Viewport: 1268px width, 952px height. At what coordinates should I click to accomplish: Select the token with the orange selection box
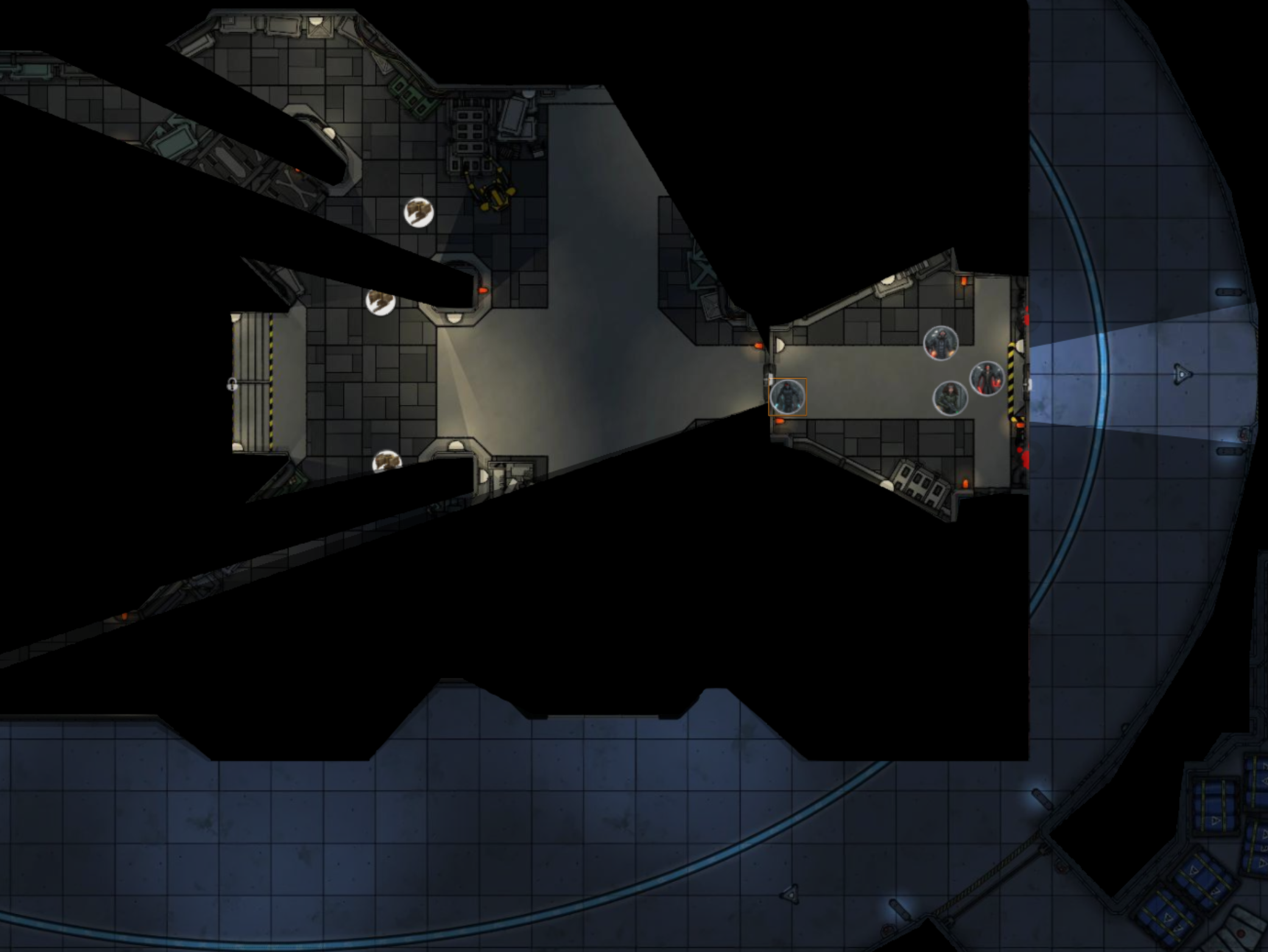pyautogui.click(x=787, y=397)
